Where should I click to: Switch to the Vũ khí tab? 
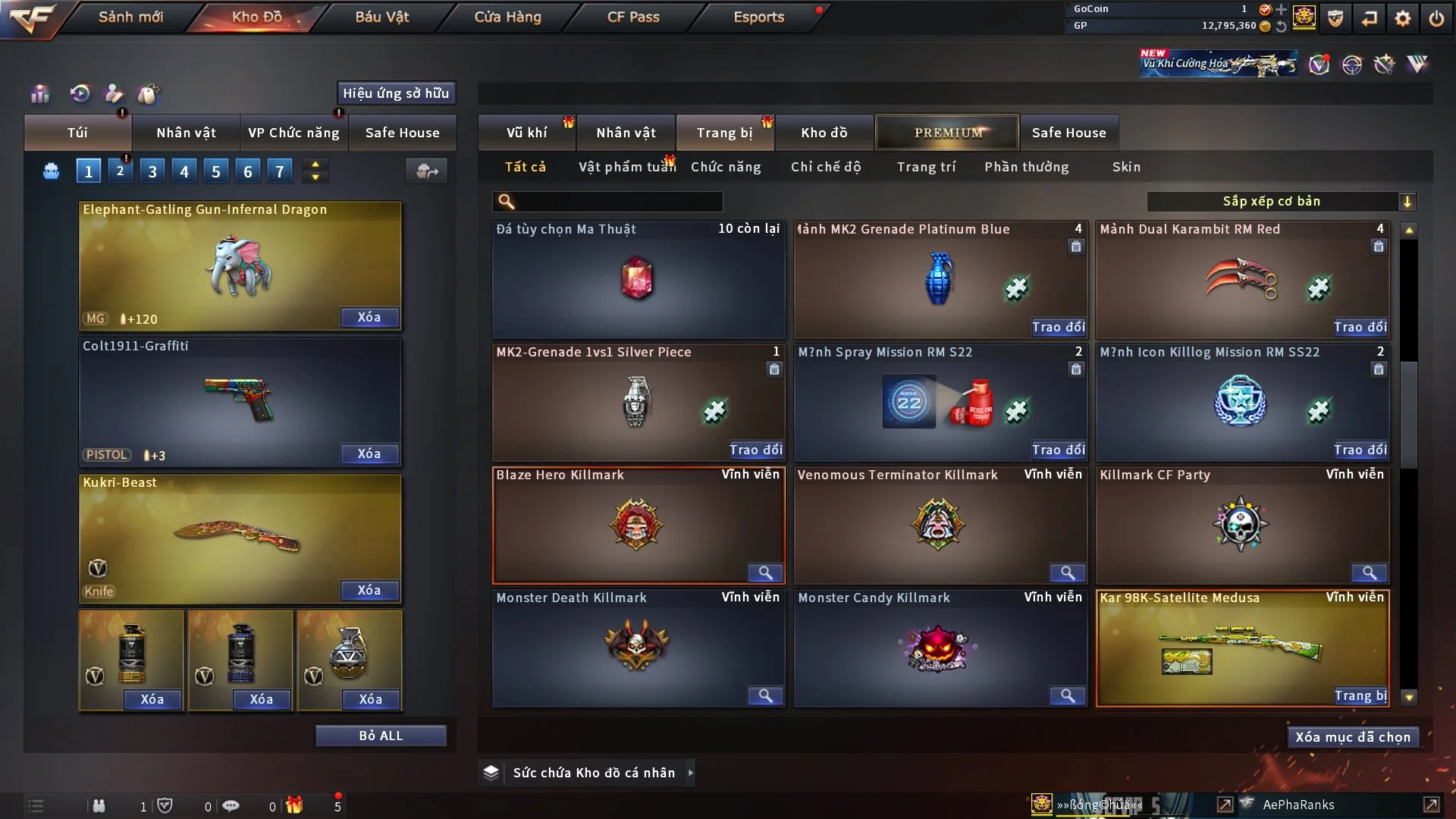coord(526,133)
